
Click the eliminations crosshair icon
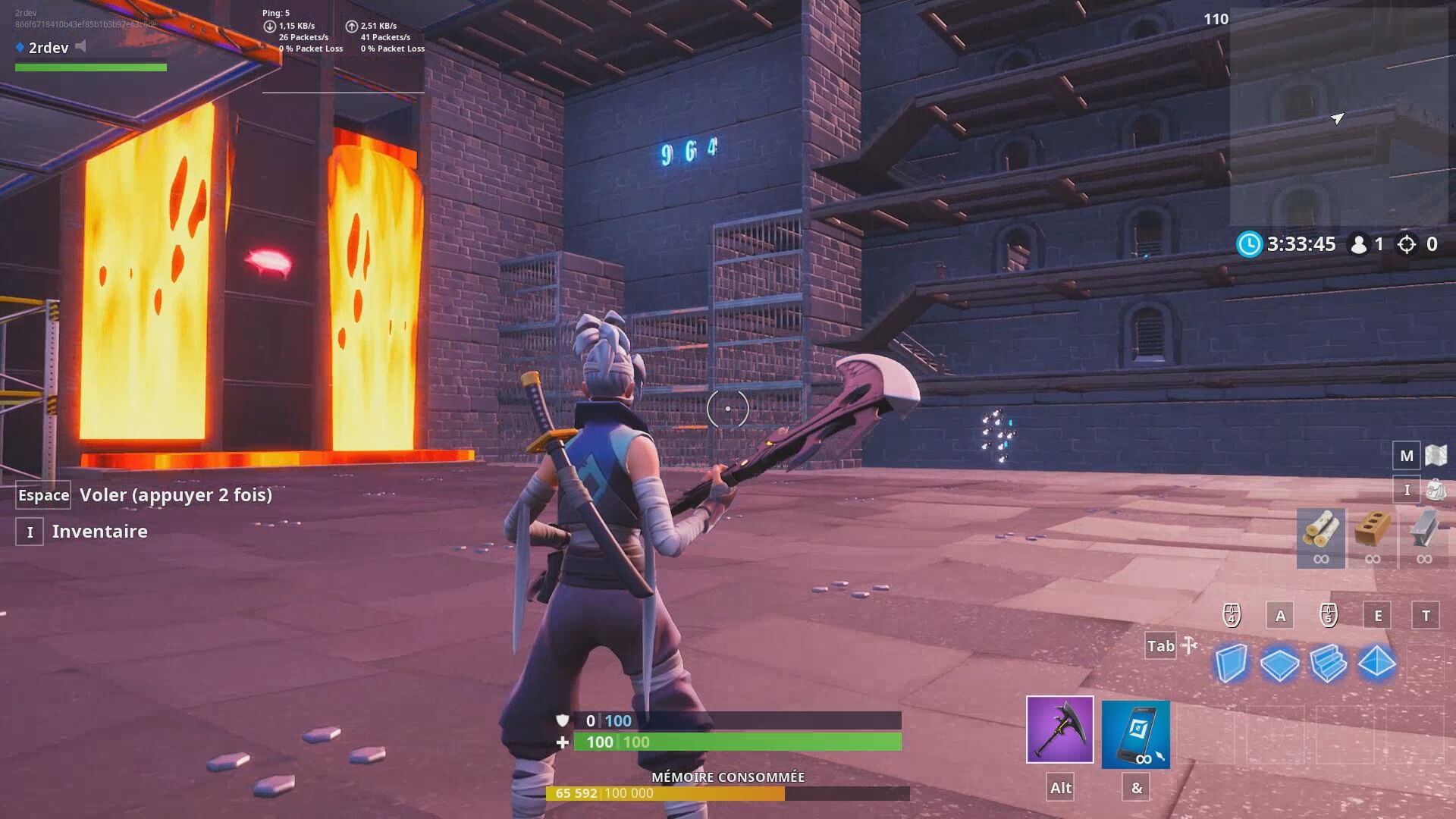(x=1407, y=244)
